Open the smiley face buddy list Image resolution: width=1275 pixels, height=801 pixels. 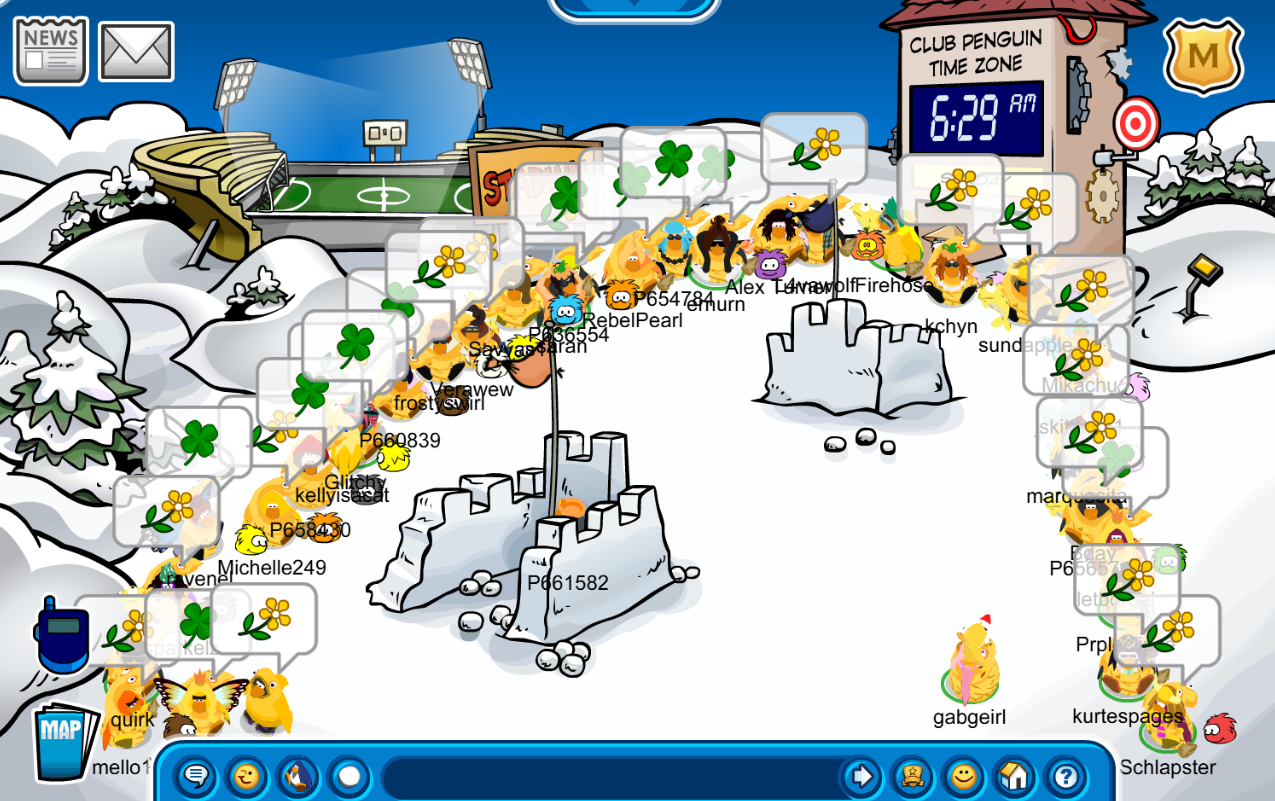[x=962, y=776]
